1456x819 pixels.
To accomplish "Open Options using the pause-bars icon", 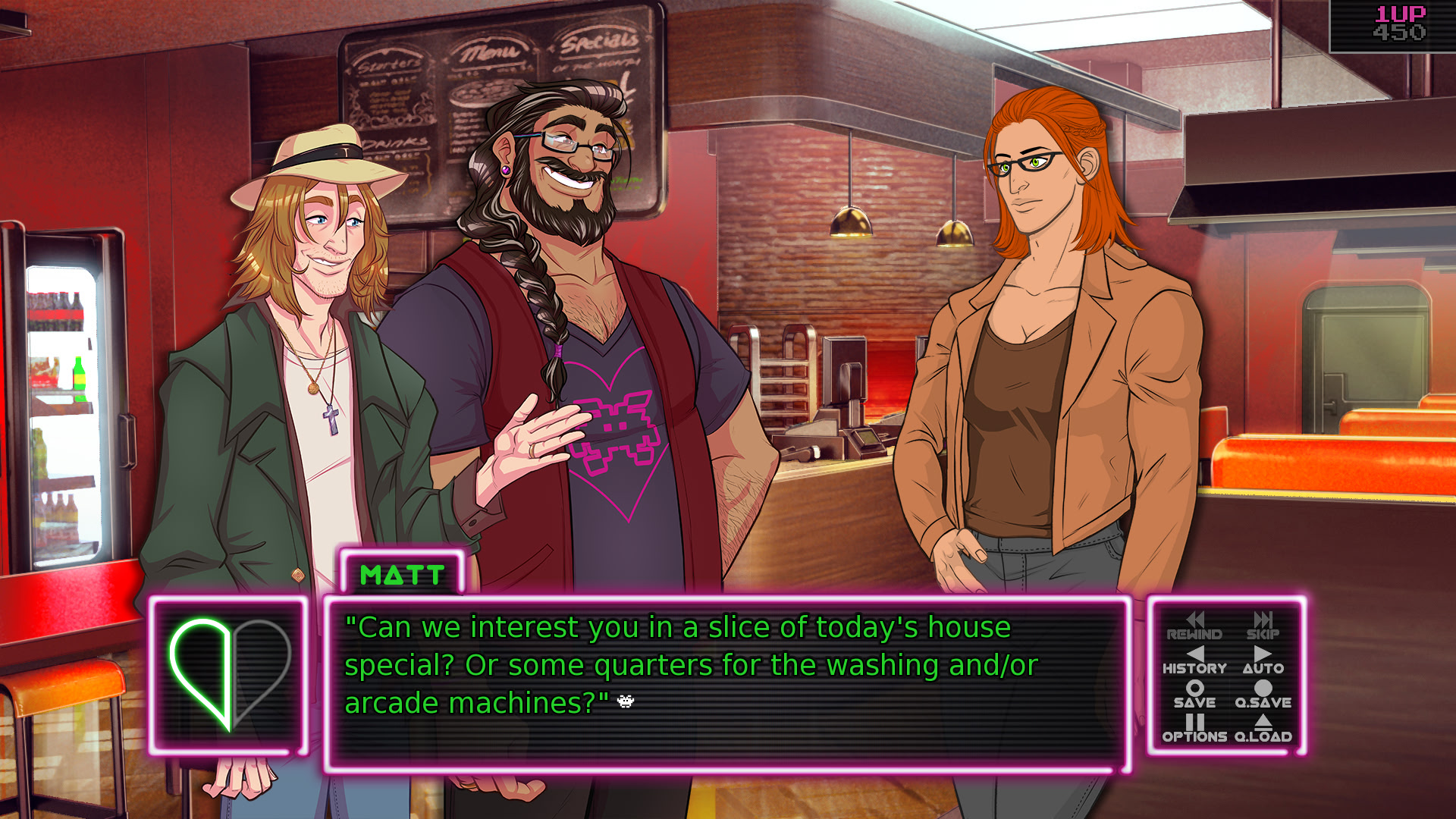I will (x=1194, y=730).
